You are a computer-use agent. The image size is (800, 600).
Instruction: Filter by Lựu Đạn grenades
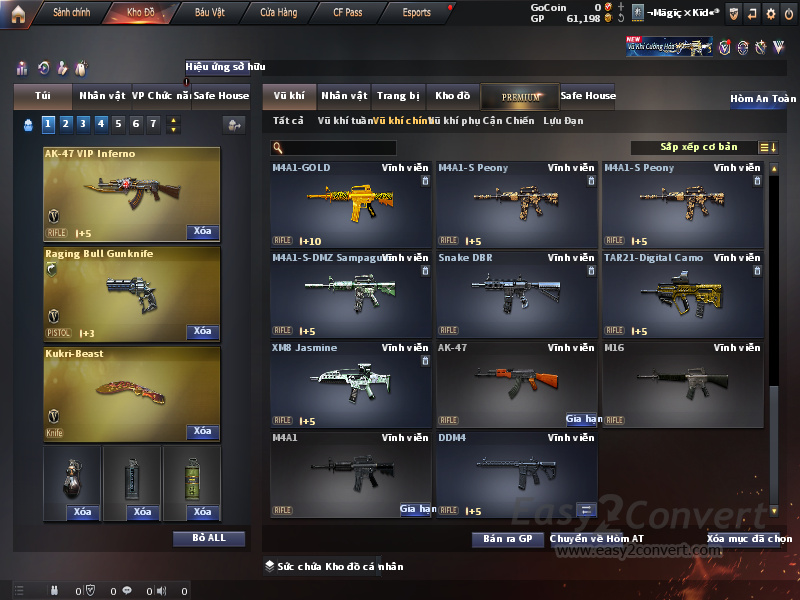[x=563, y=121]
